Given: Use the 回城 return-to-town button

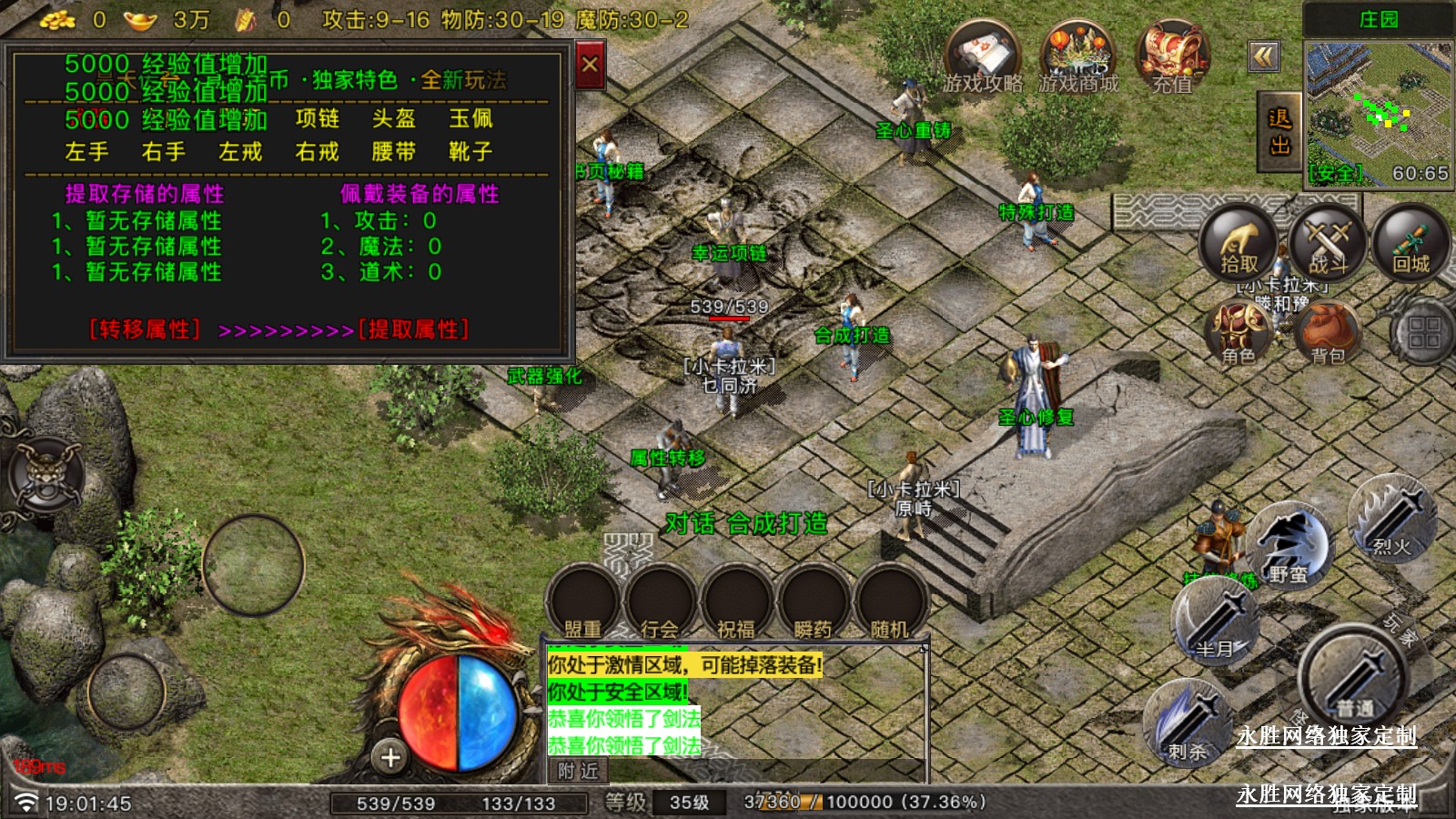Looking at the screenshot, I should [1410, 243].
